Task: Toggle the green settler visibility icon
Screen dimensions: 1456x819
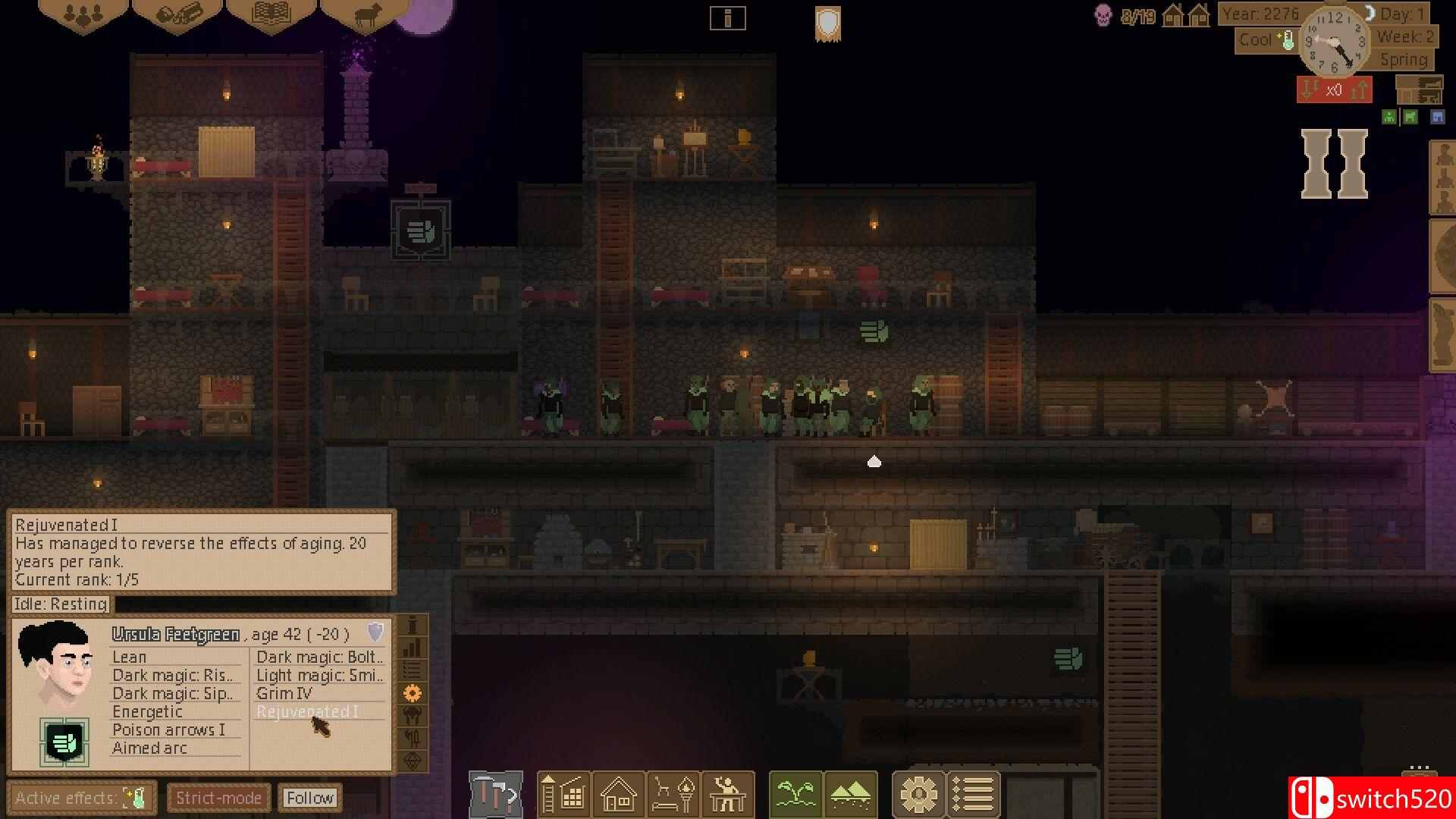Action: pyautogui.click(x=1389, y=118)
